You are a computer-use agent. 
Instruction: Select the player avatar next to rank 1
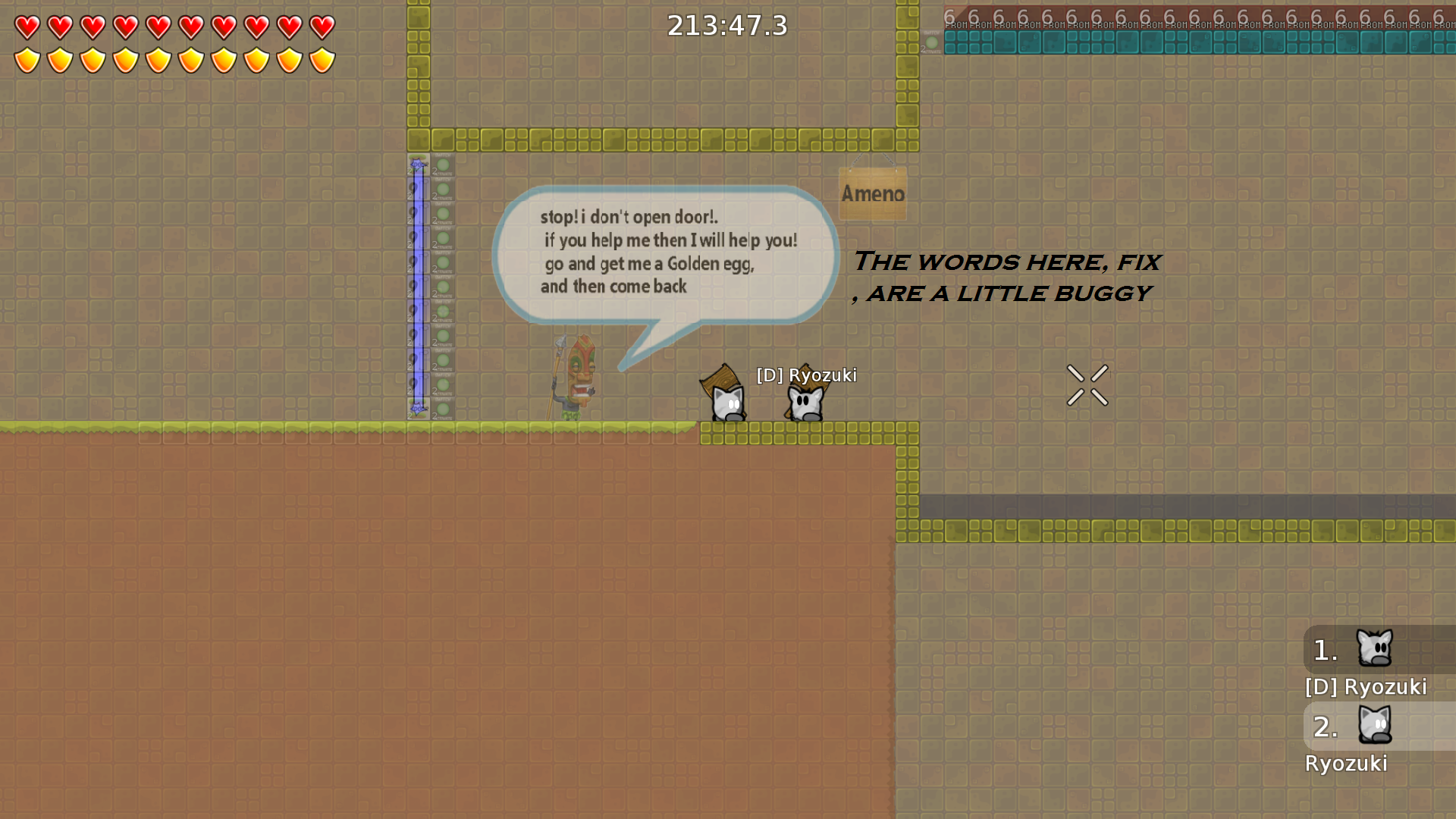click(1376, 649)
